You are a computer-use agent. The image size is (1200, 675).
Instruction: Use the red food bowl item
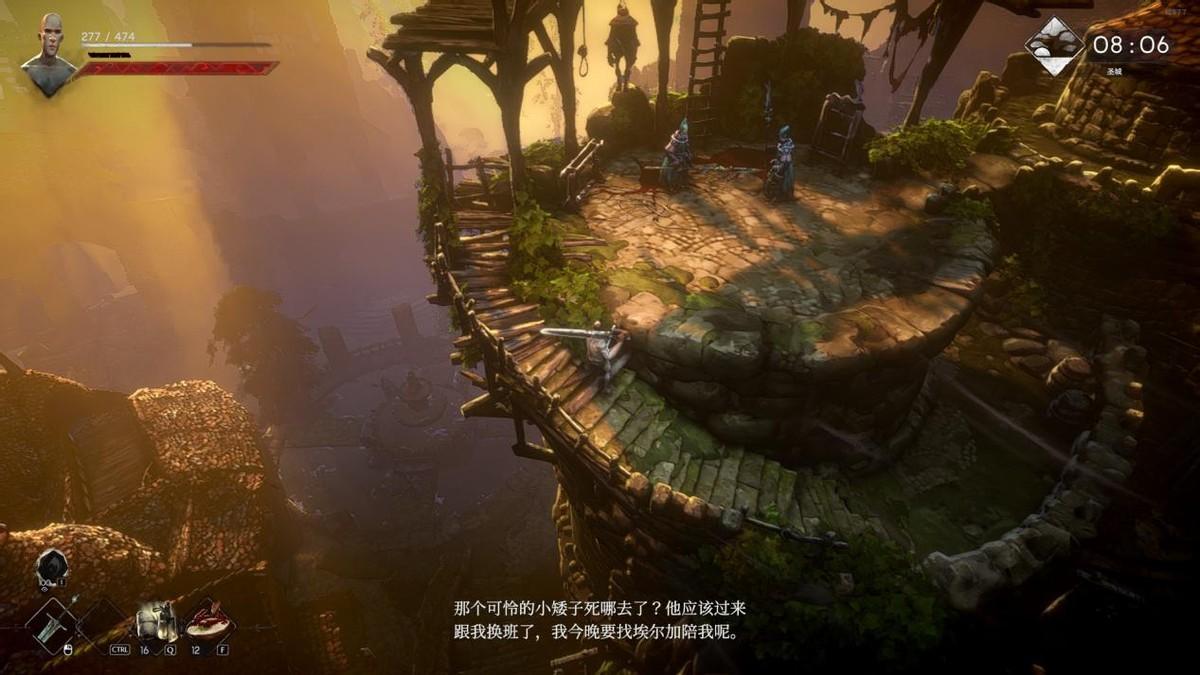pyautogui.click(x=209, y=622)
